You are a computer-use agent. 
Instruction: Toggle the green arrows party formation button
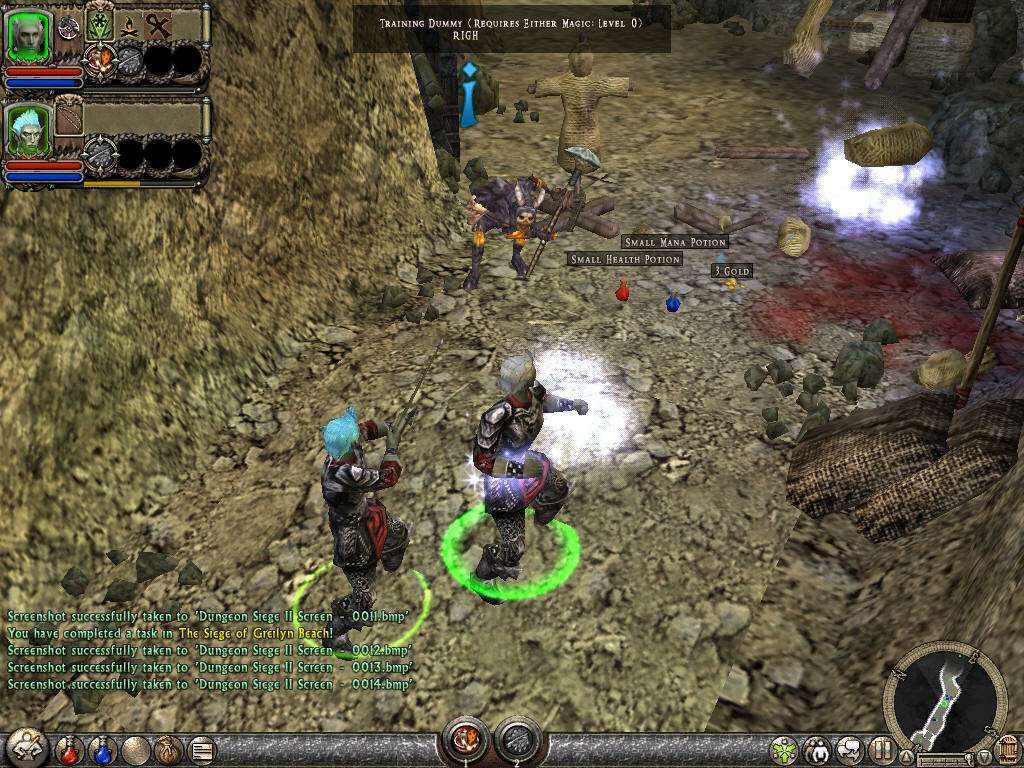pyautogui.click(x=785, y=749)
